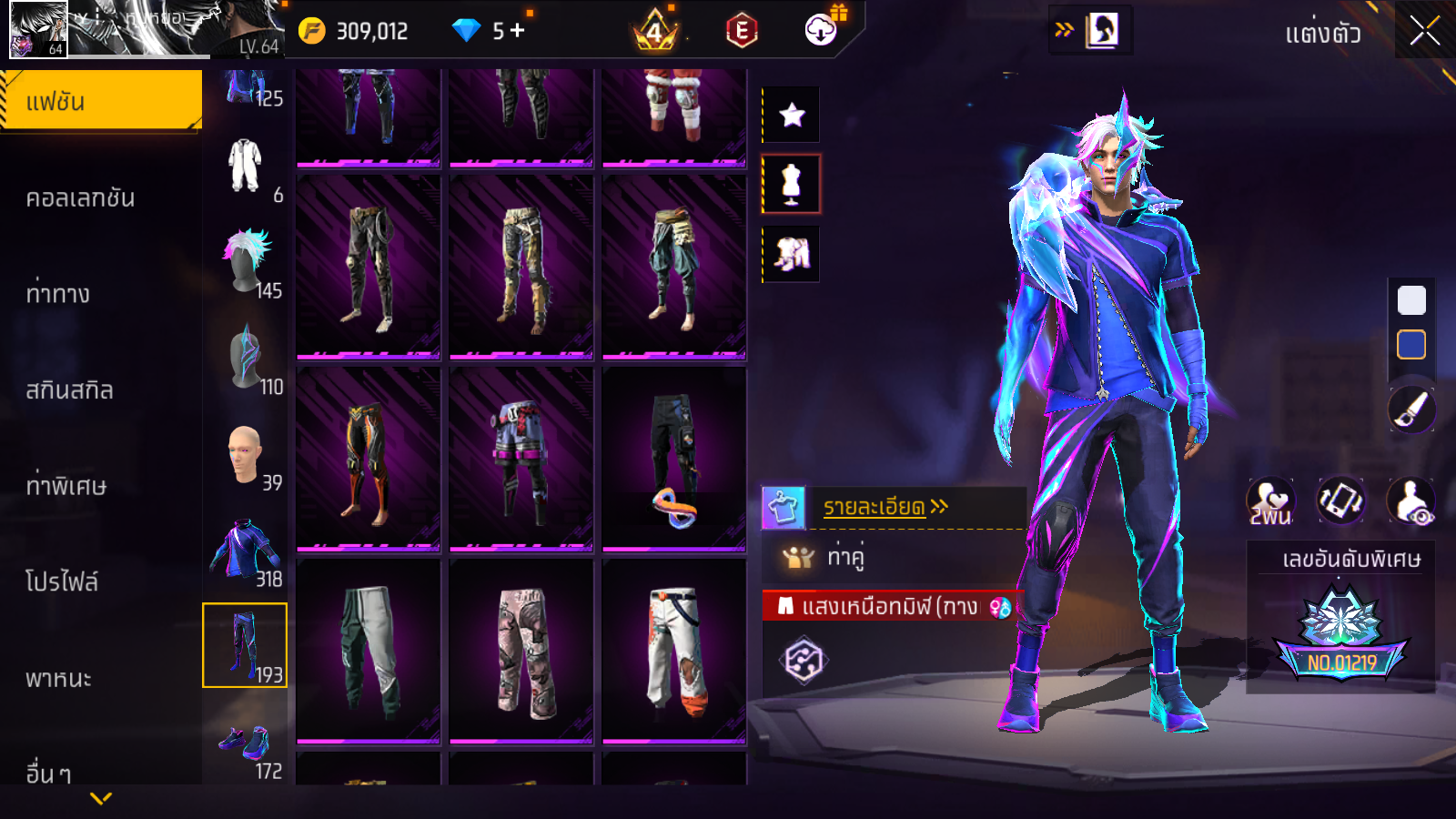Go to the โปรไฟล์ profile tab
This screenshot has height=819, width=1456.
pyautogui.click(x=62, y=581)
